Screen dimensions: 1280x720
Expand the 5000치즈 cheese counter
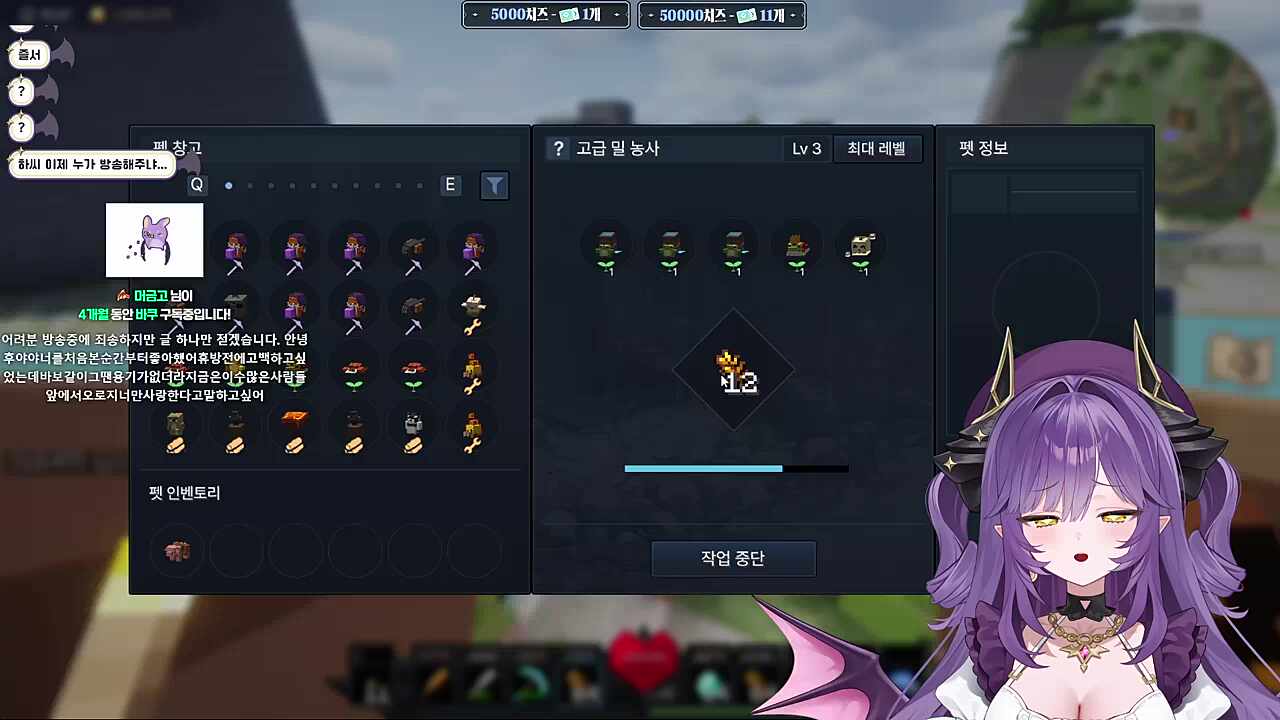tap(546, 15)
